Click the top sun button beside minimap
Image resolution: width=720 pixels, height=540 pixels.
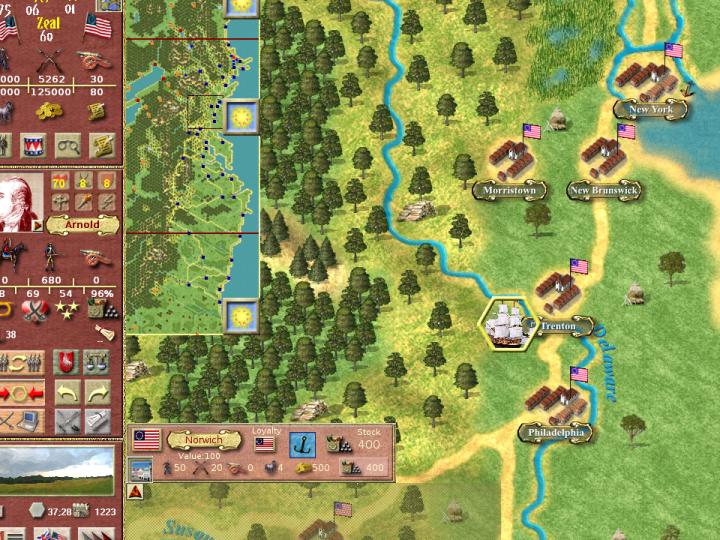pos(239,6)
